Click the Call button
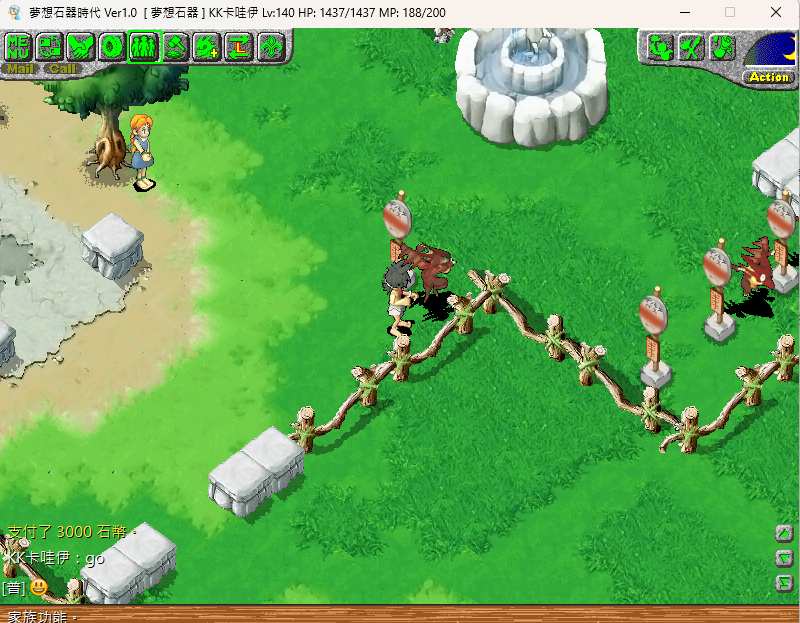The width and height of the screenshot is (800, 623). point(62,69)
